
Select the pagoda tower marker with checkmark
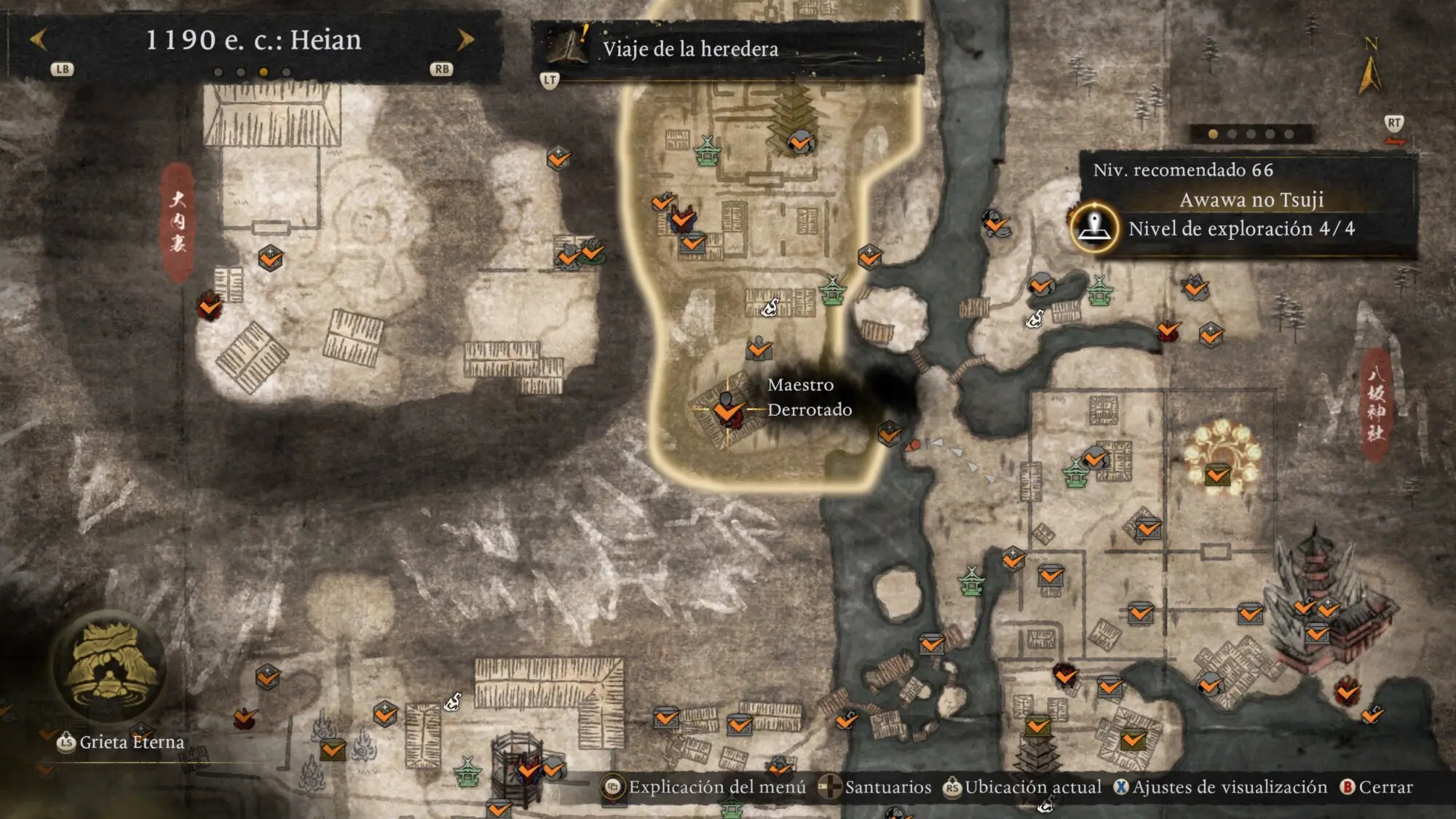click(x=800, y=141)
